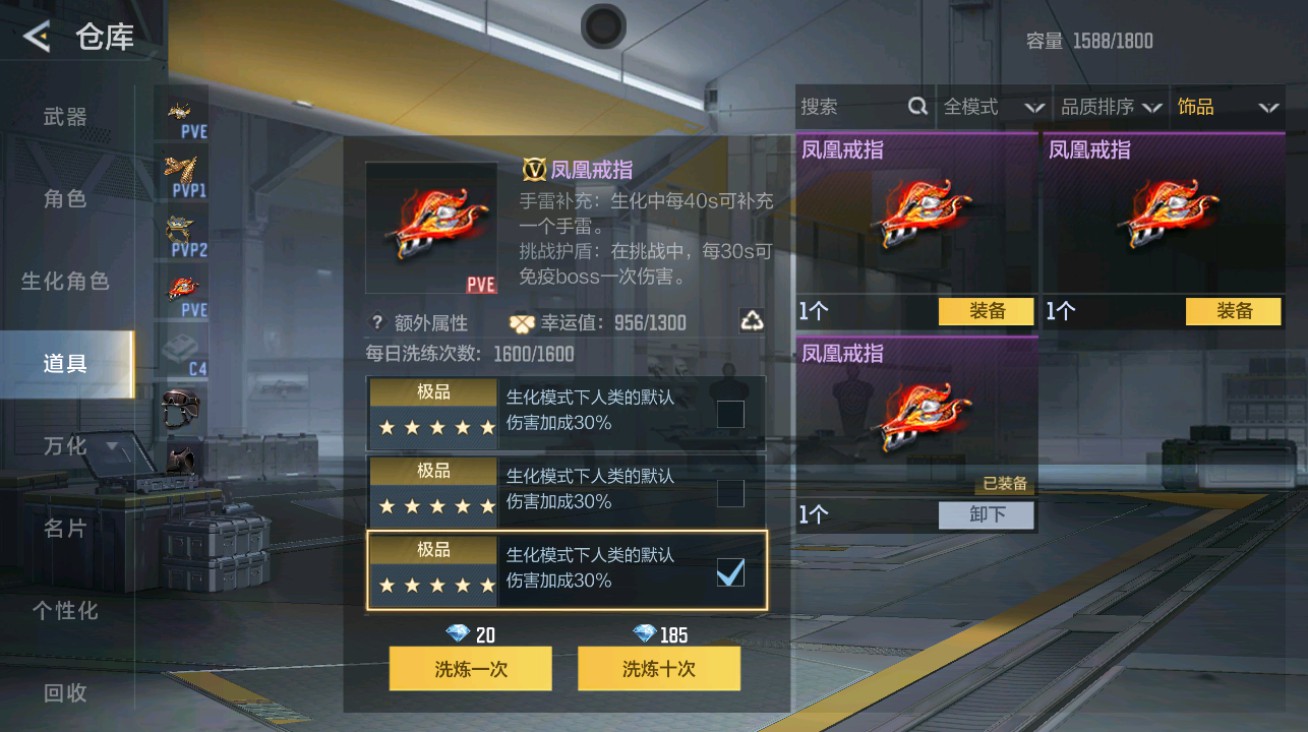Click the recycle icon beside the luck value
This screenshot has height=732, width=1308.
[x=753, y=322]
